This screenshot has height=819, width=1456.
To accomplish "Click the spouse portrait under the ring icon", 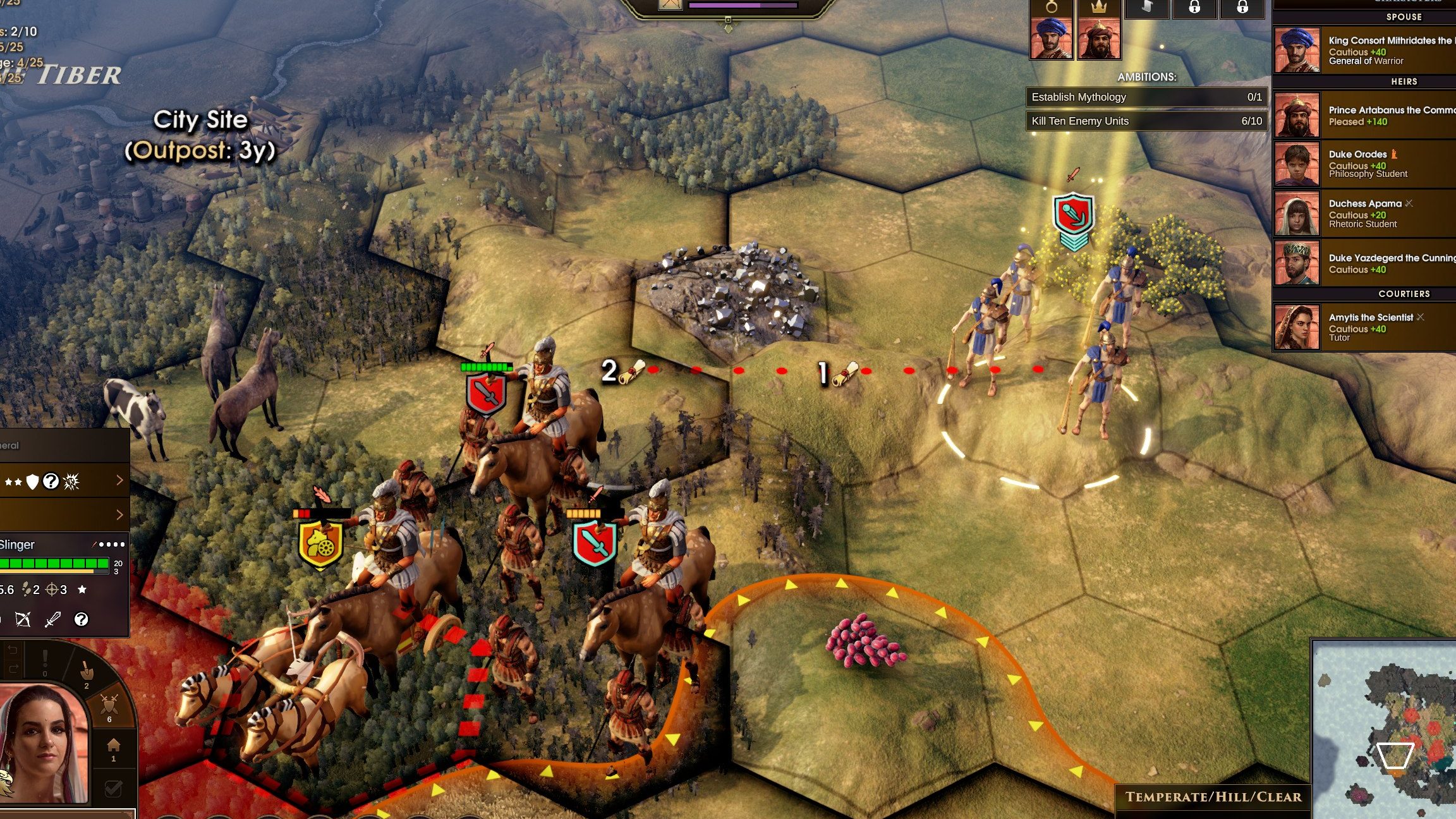I will [1052, 38].
